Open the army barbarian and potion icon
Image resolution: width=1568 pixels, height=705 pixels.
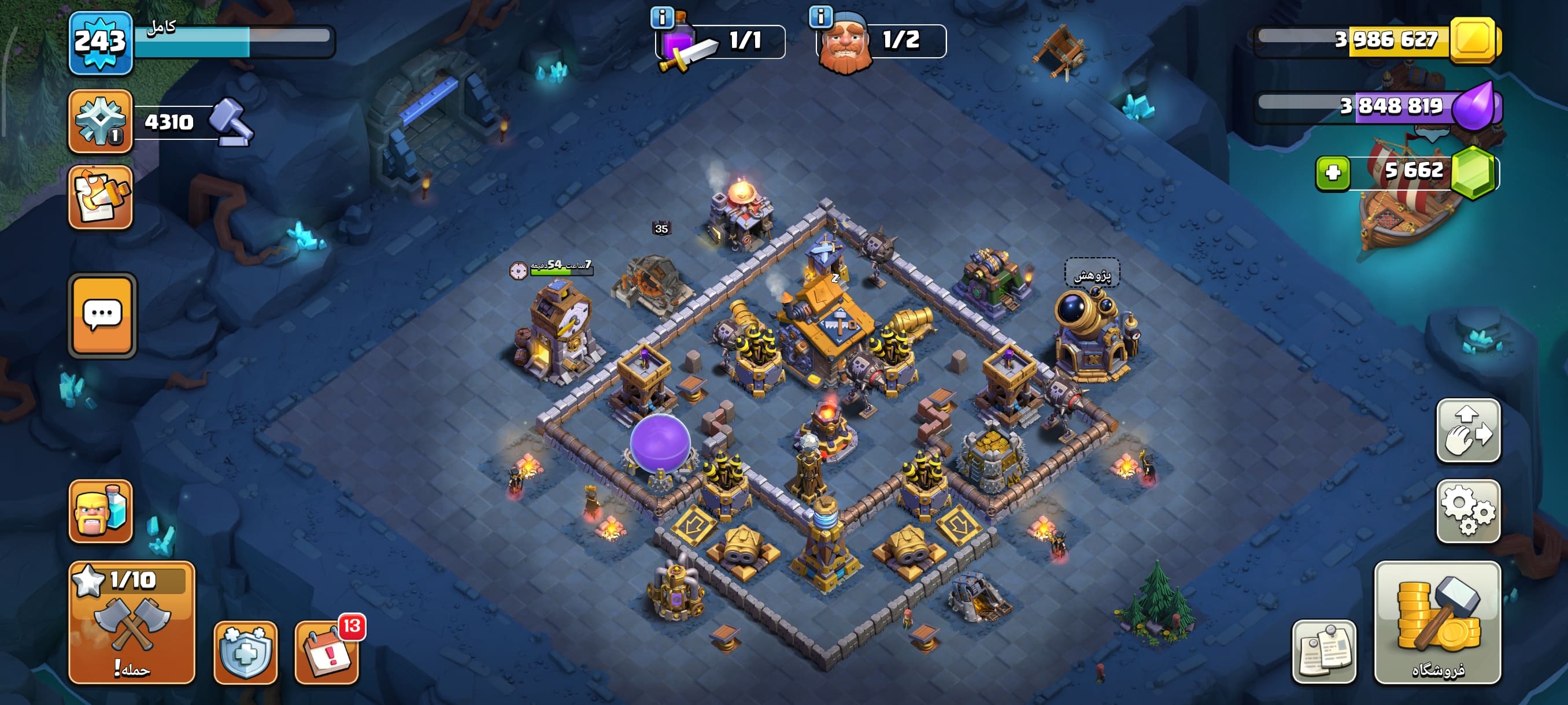[x=101, y=511]
